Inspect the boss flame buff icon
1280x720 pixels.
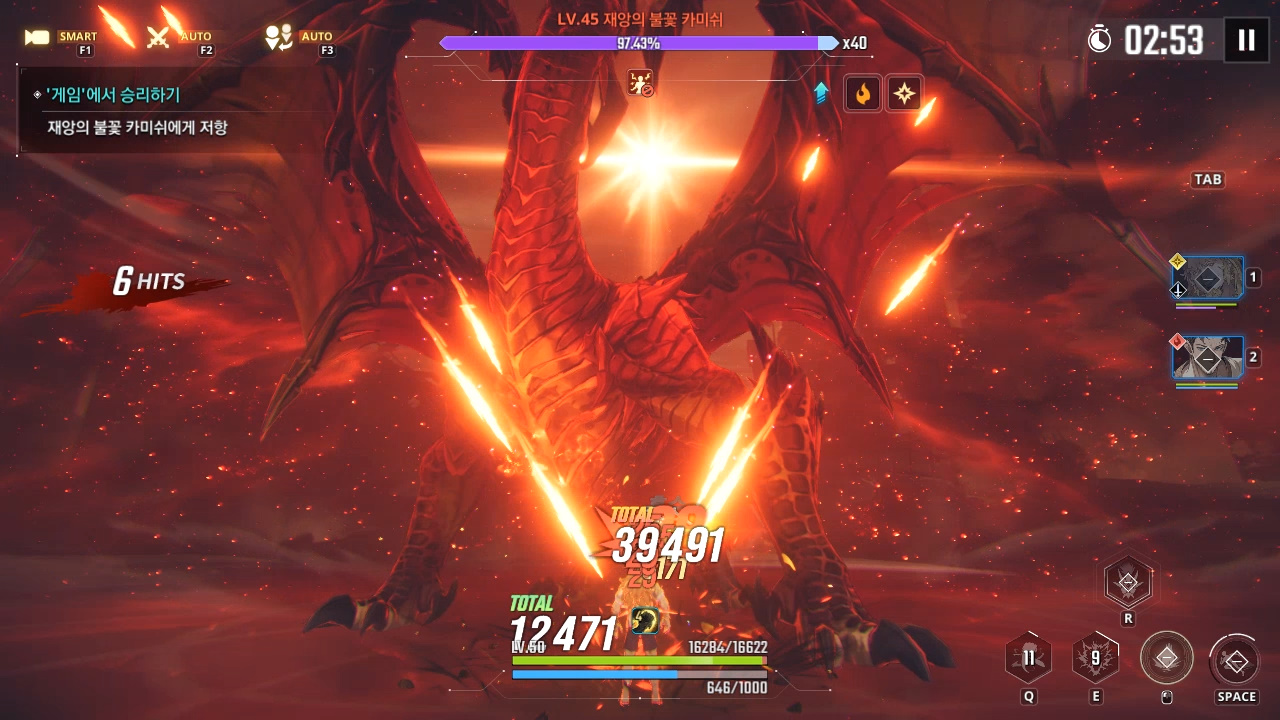coord(862,93)
